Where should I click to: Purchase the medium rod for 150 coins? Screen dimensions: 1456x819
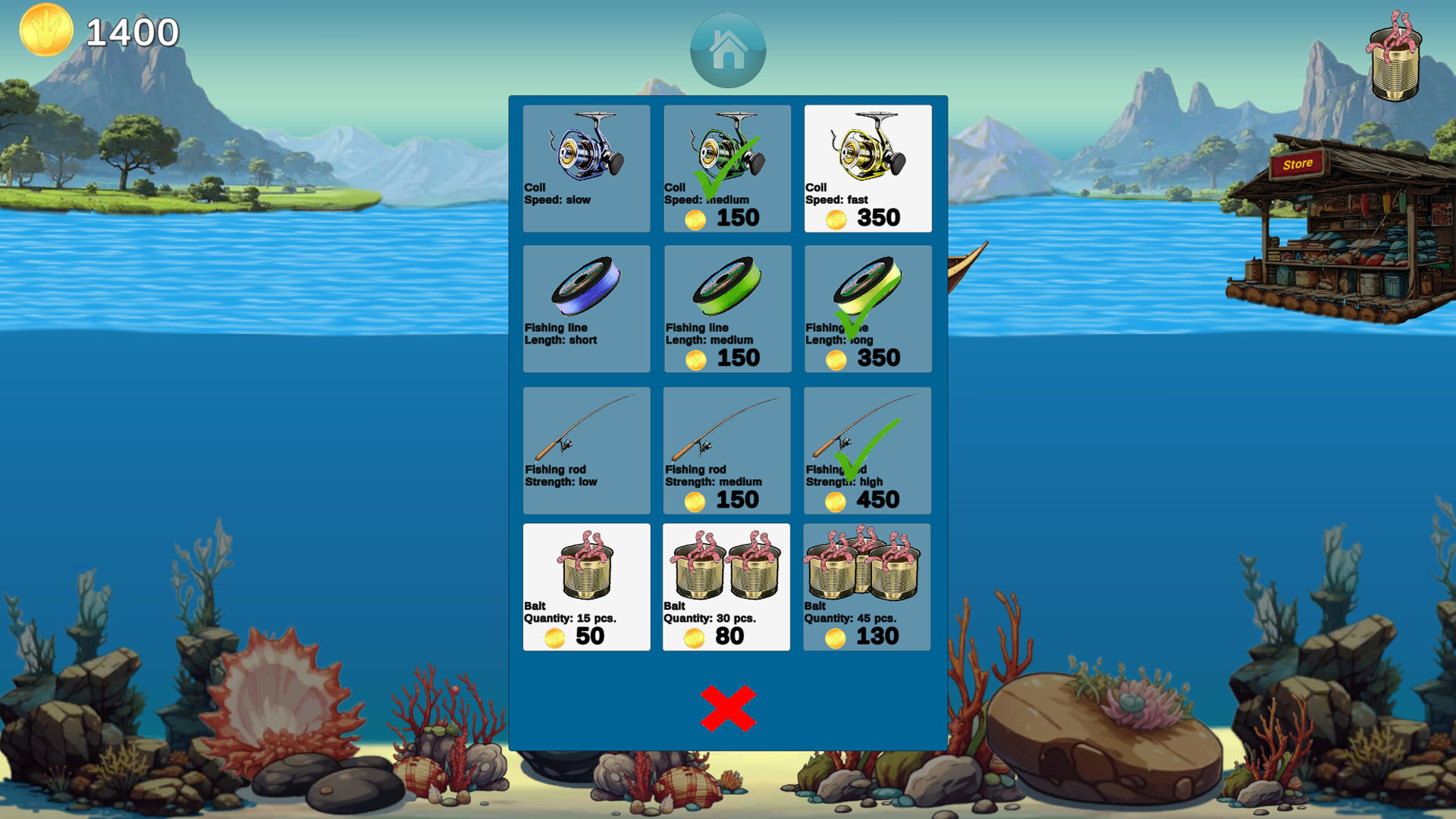[726, 500]
